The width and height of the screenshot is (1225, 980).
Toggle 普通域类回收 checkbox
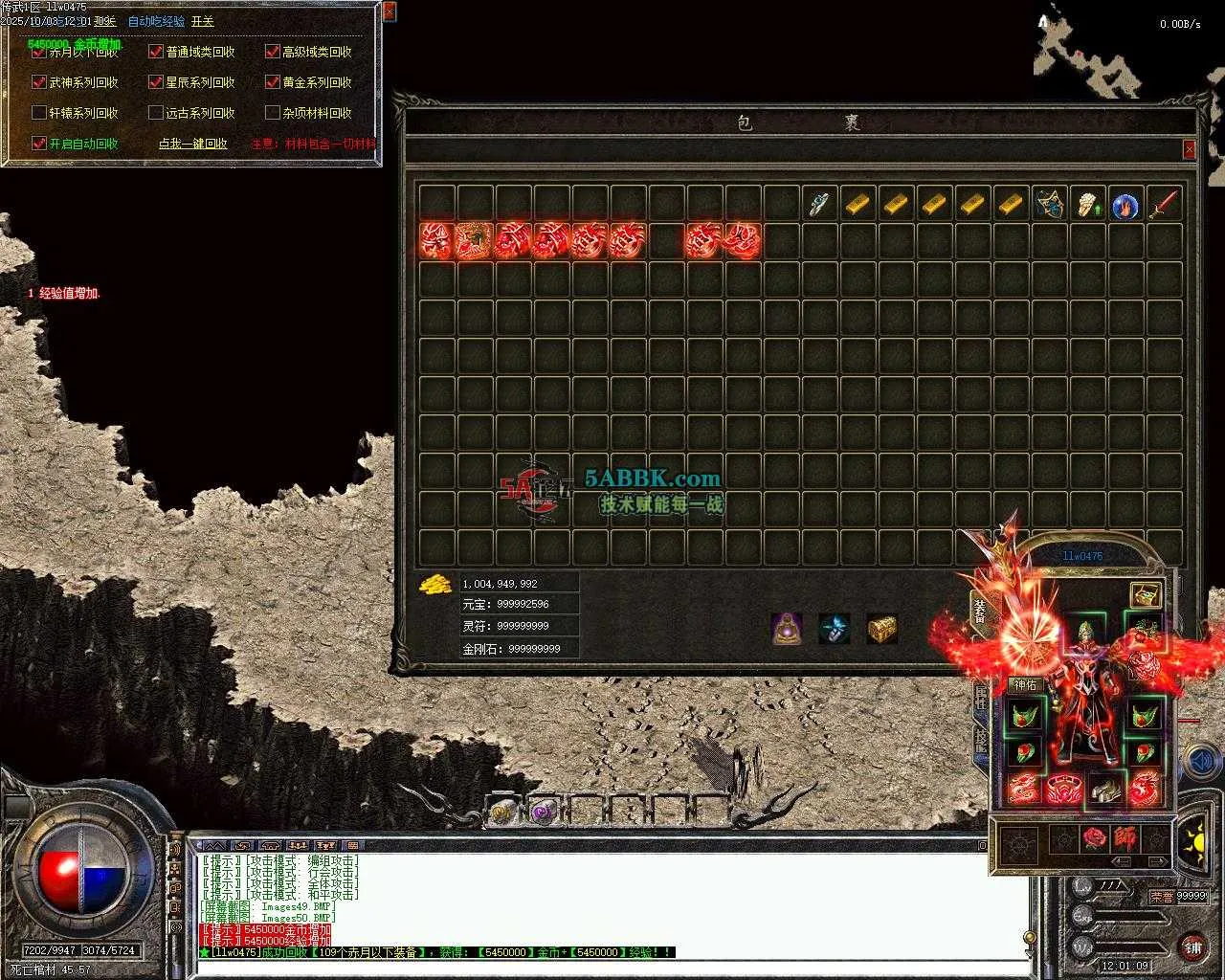coord(156,52)
